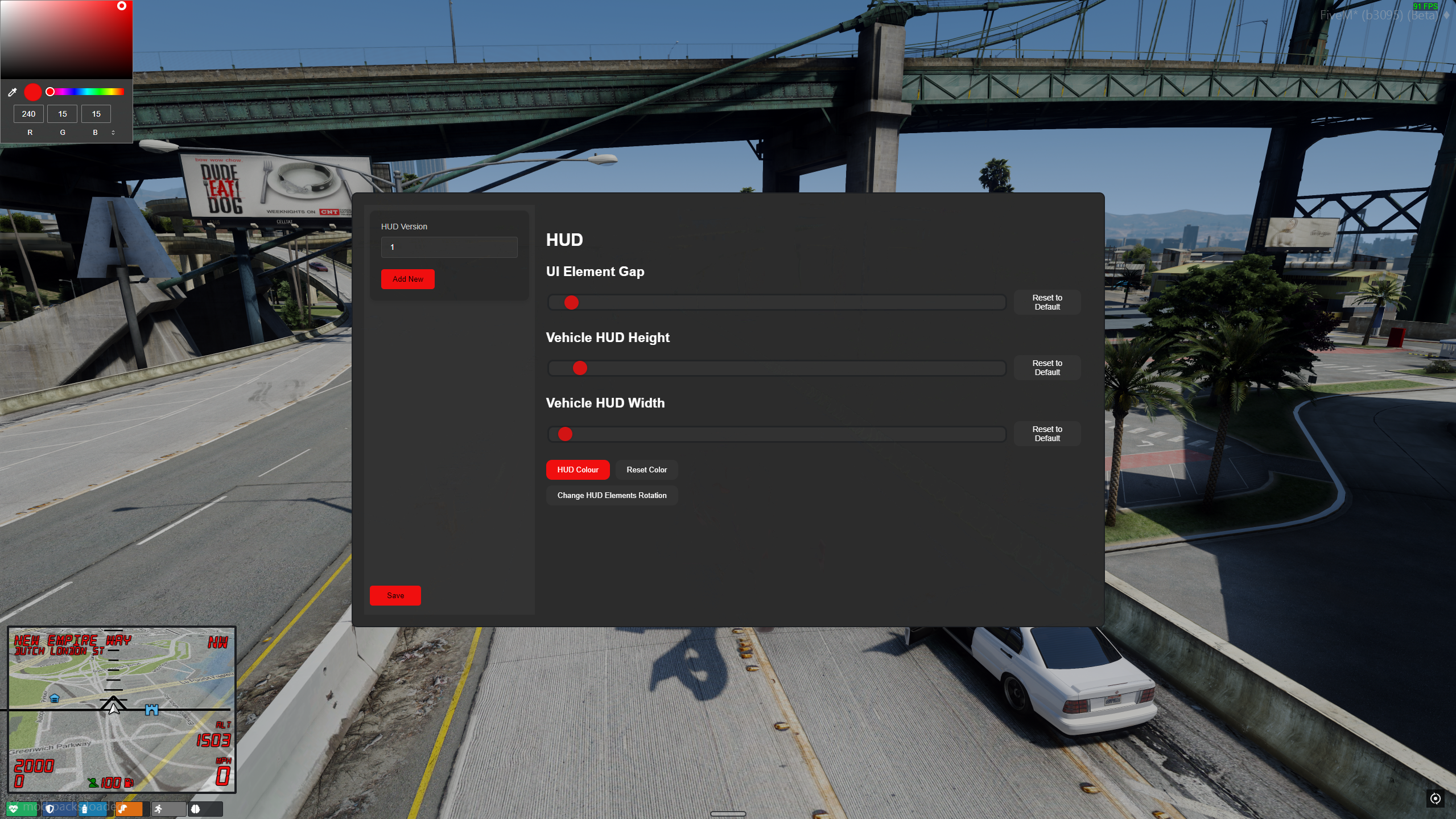Open the HUD Version input dropdown
Image resolution: width=1456 pixels, height=819 pixels.
coord(448,247)
